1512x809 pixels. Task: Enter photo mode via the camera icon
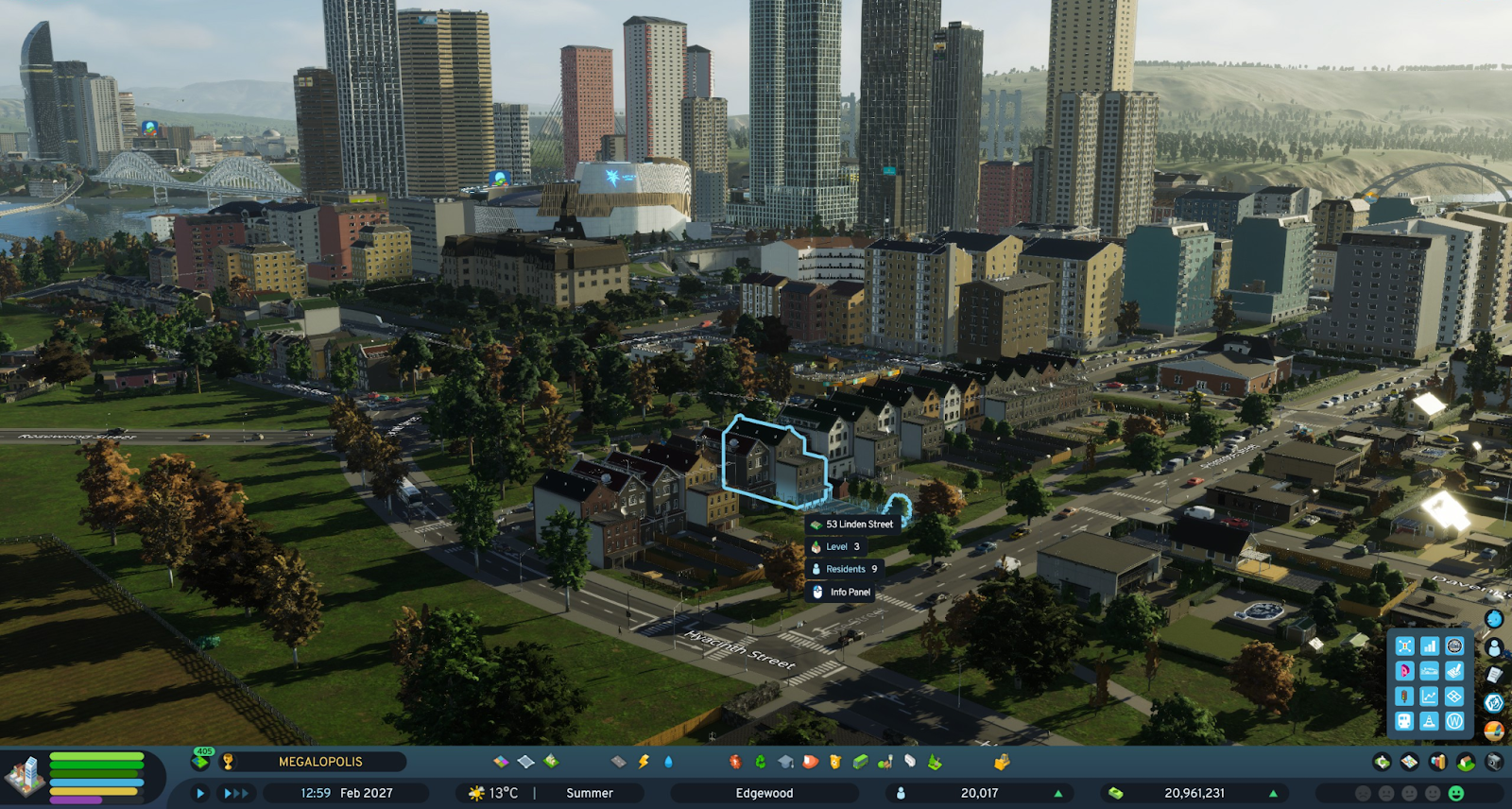pyautogui.click(x=1493, y=762)
